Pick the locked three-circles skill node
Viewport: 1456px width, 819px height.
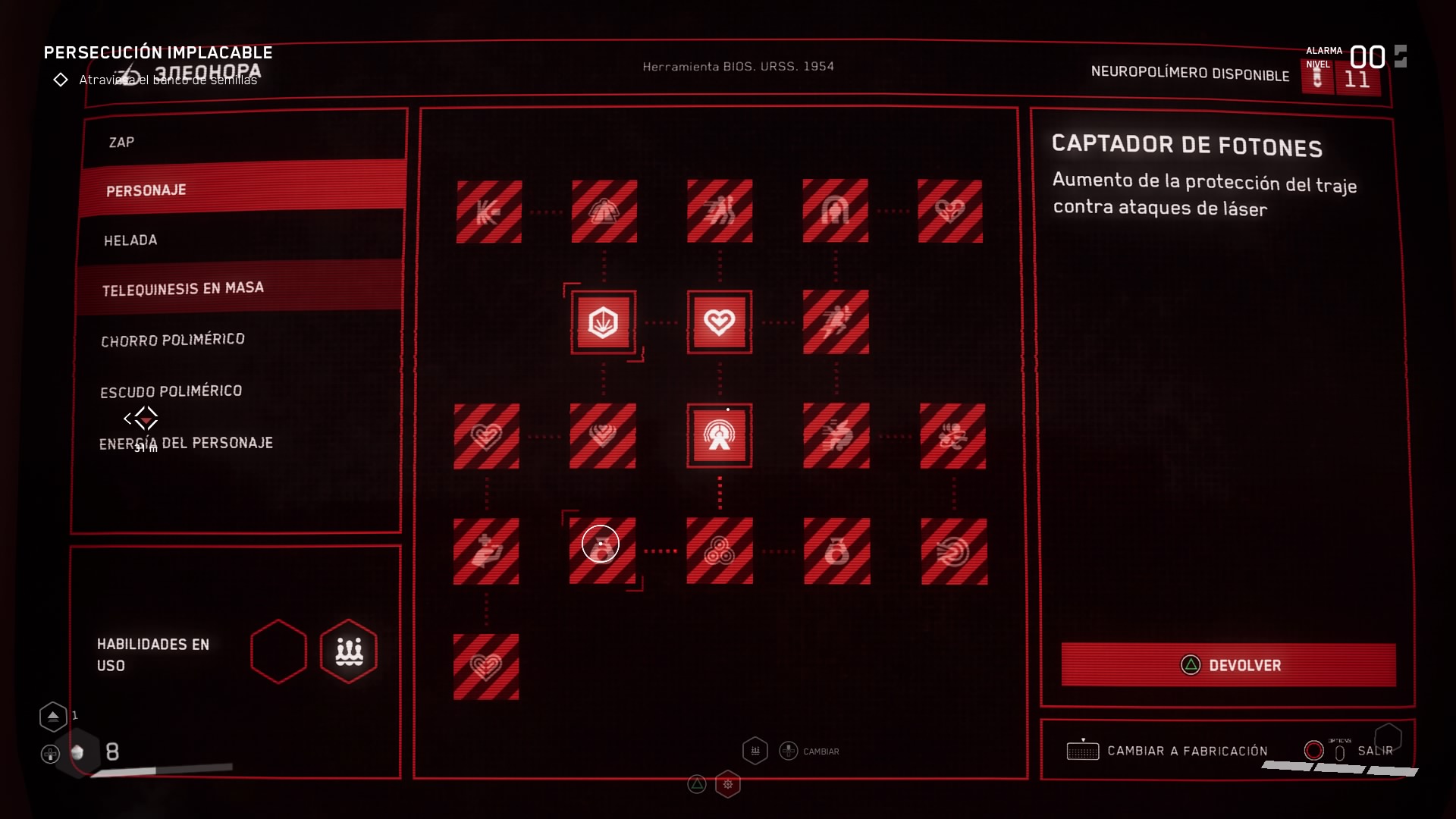[x=720, y=551]
